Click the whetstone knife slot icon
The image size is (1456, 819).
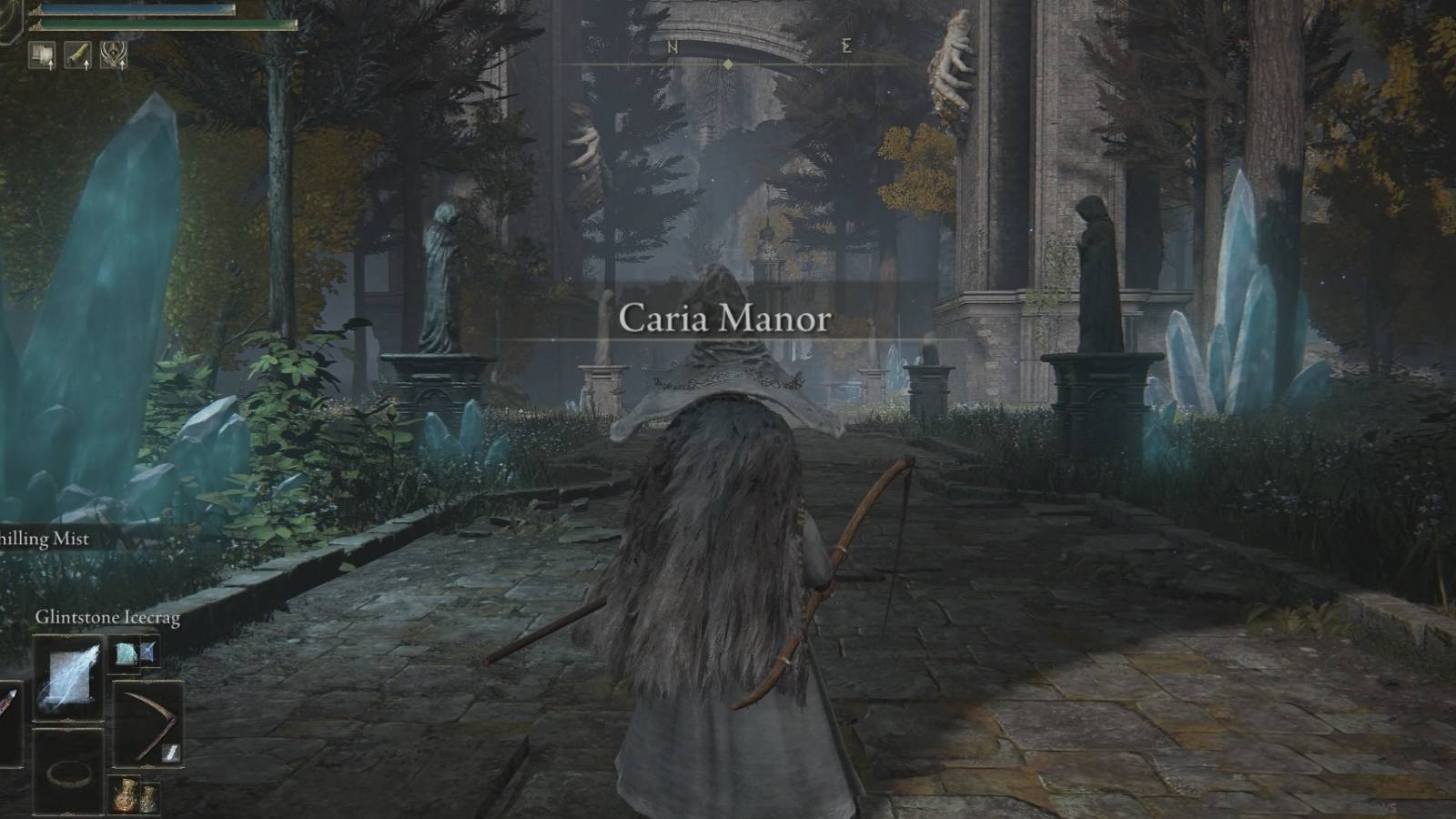coord(171,752)
